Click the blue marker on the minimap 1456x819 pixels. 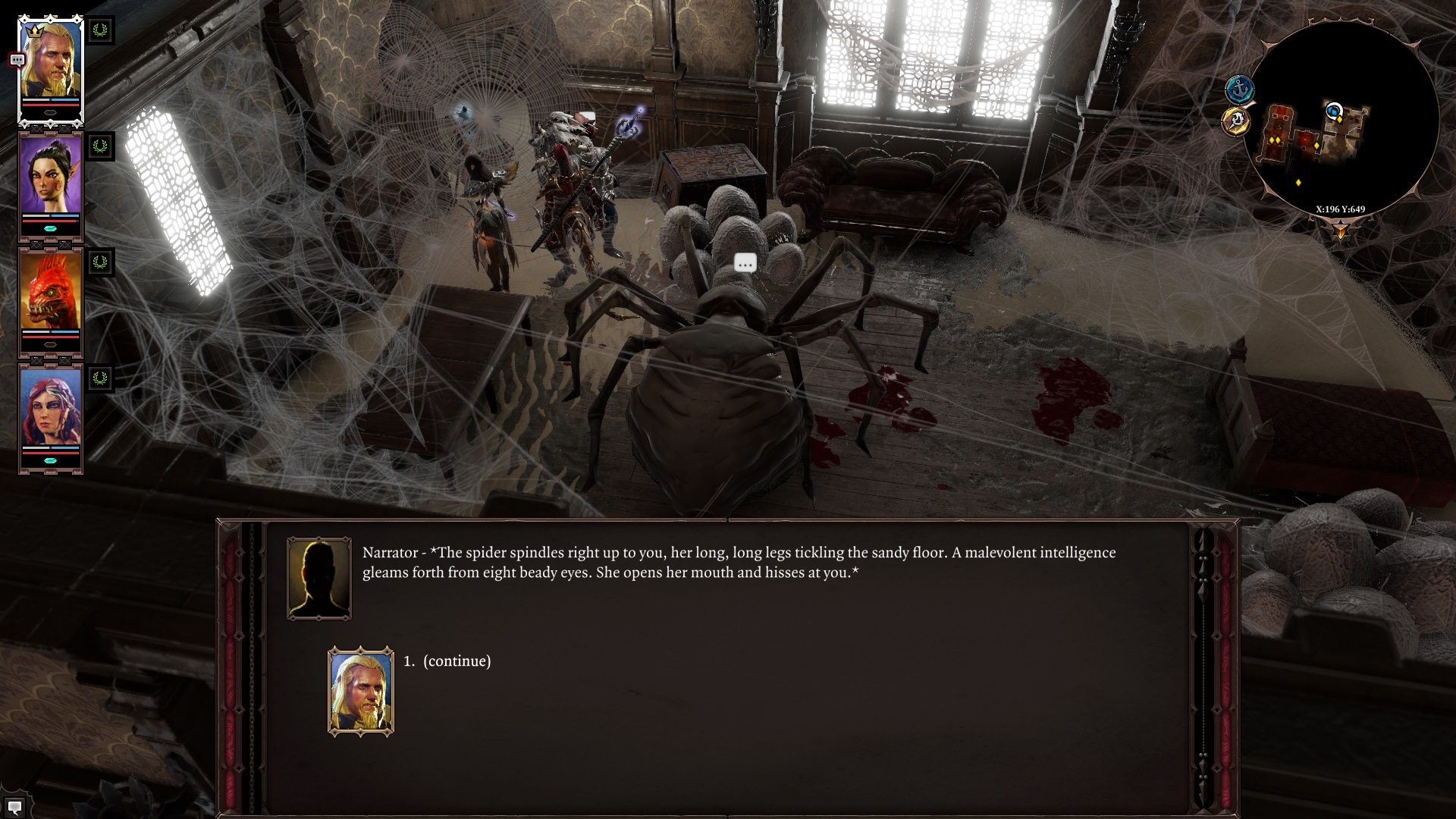pos(1333,111)
